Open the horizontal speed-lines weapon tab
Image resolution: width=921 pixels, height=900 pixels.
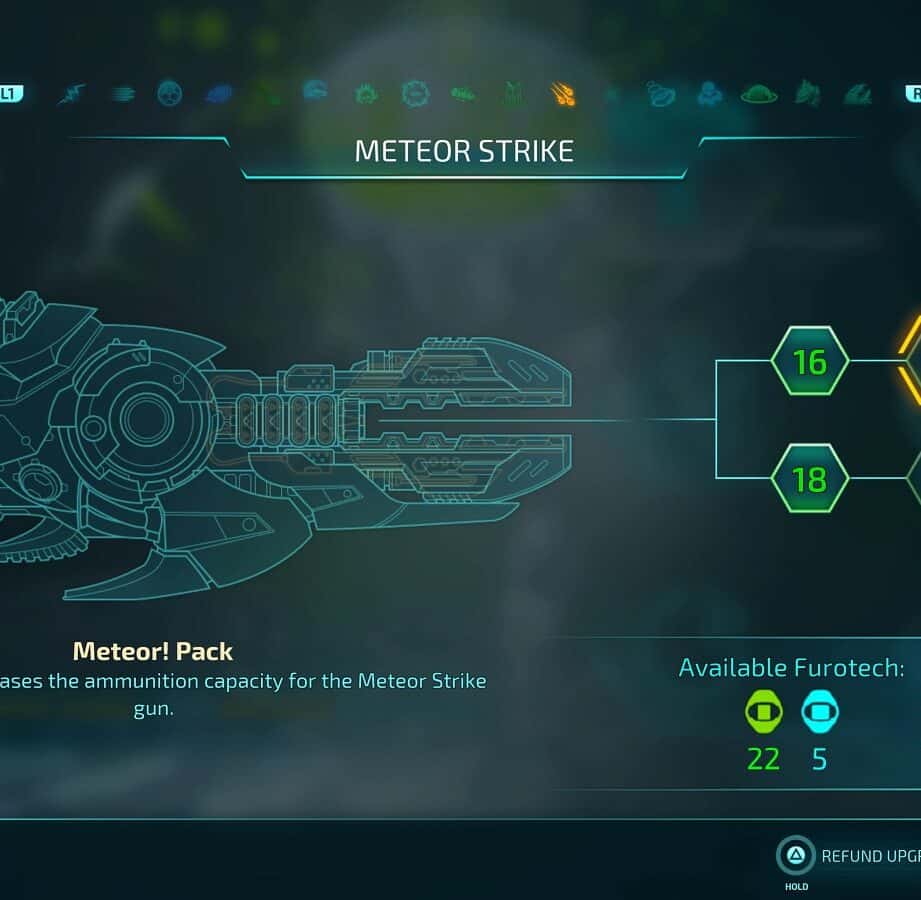point(123,94)
